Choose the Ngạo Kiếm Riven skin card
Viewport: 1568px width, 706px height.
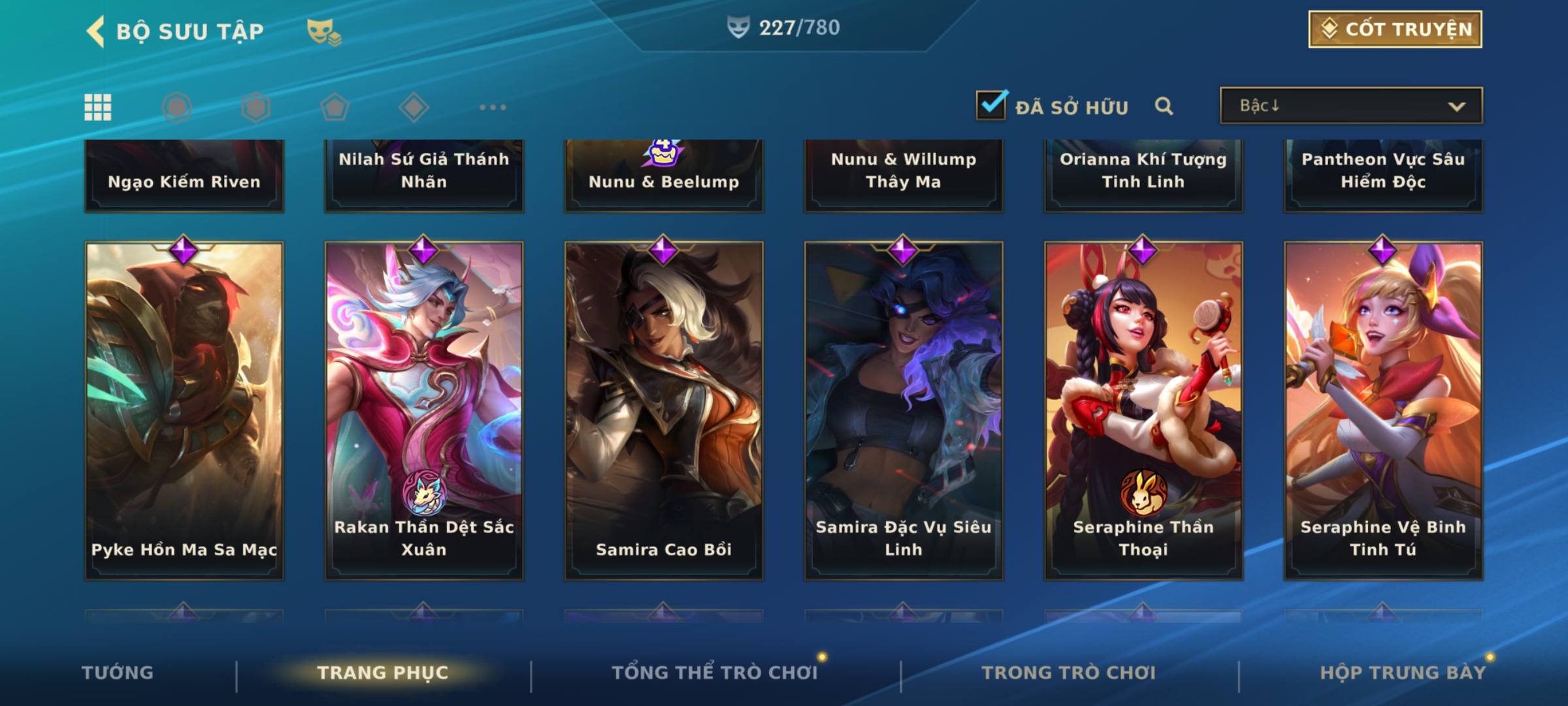coord(184,176)
